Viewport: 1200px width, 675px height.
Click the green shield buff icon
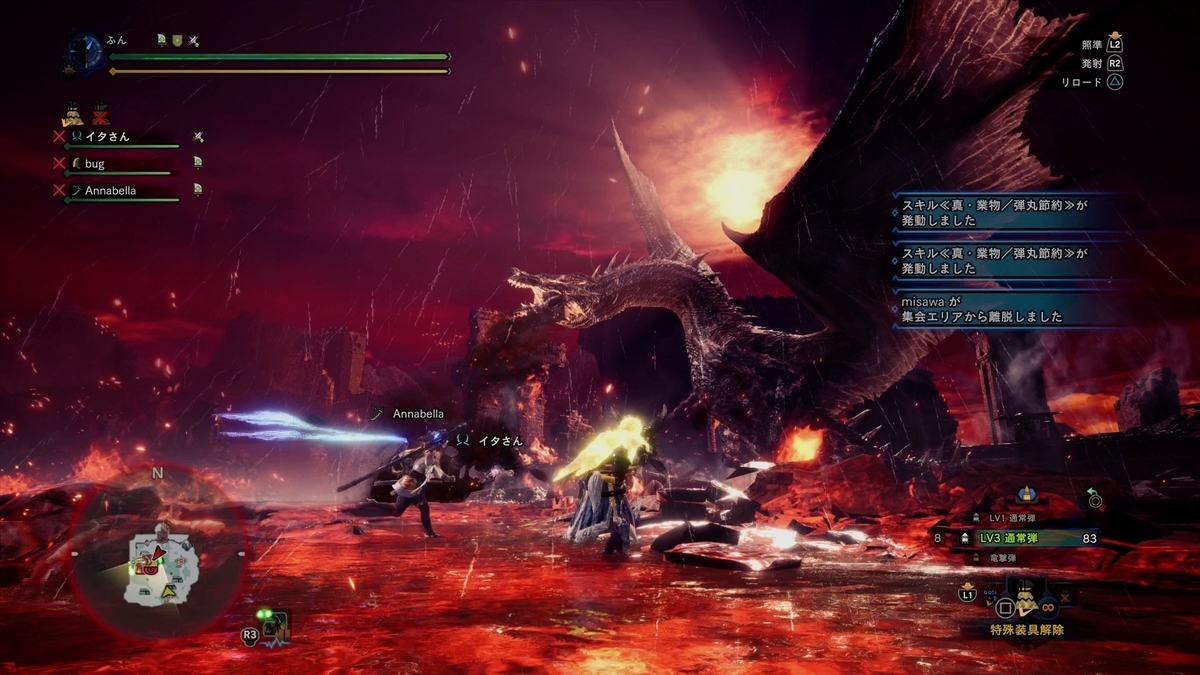pyautogui.click(x=177, y=41)
